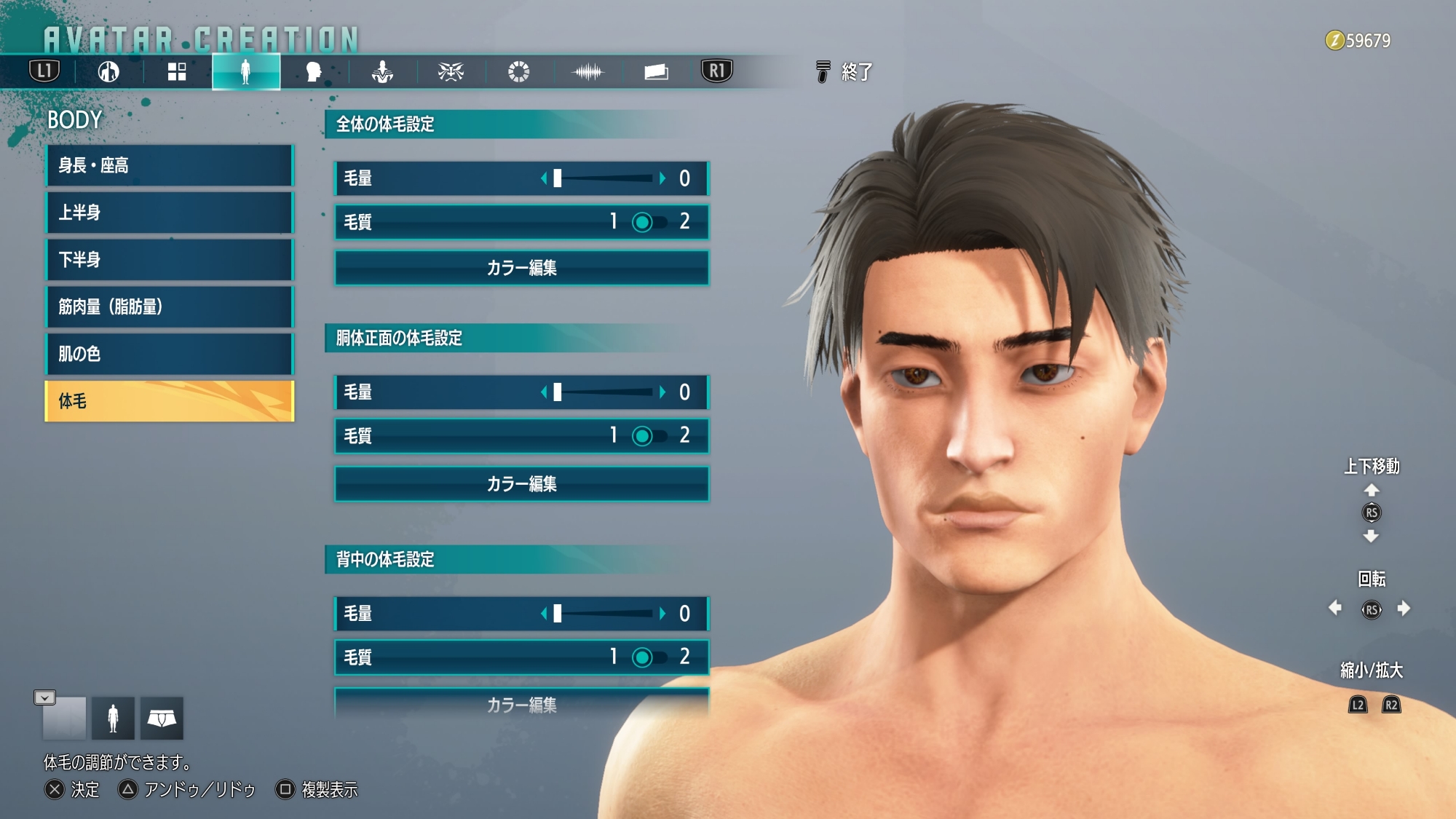The height and width of the screenshot is (819, 1456).
Task: Switch to the four-squares preset tab
Action: pos(177,72)
